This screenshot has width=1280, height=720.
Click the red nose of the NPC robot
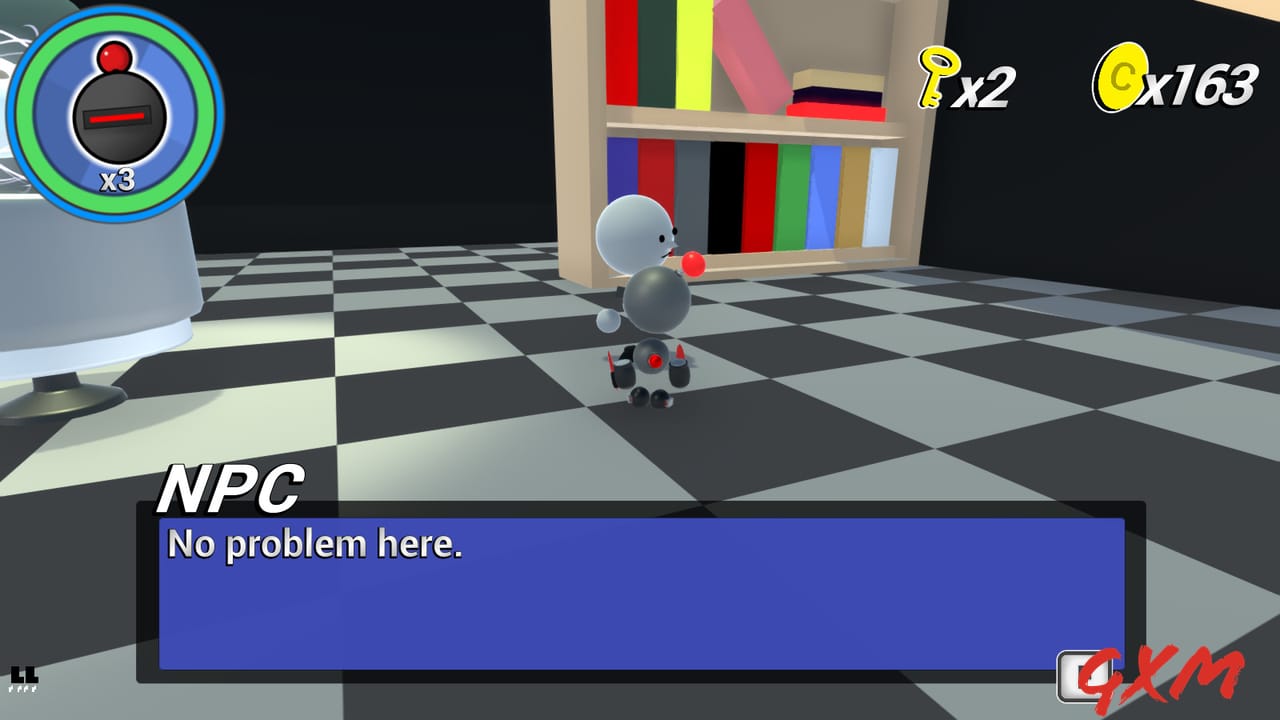[x=692, y=265]
